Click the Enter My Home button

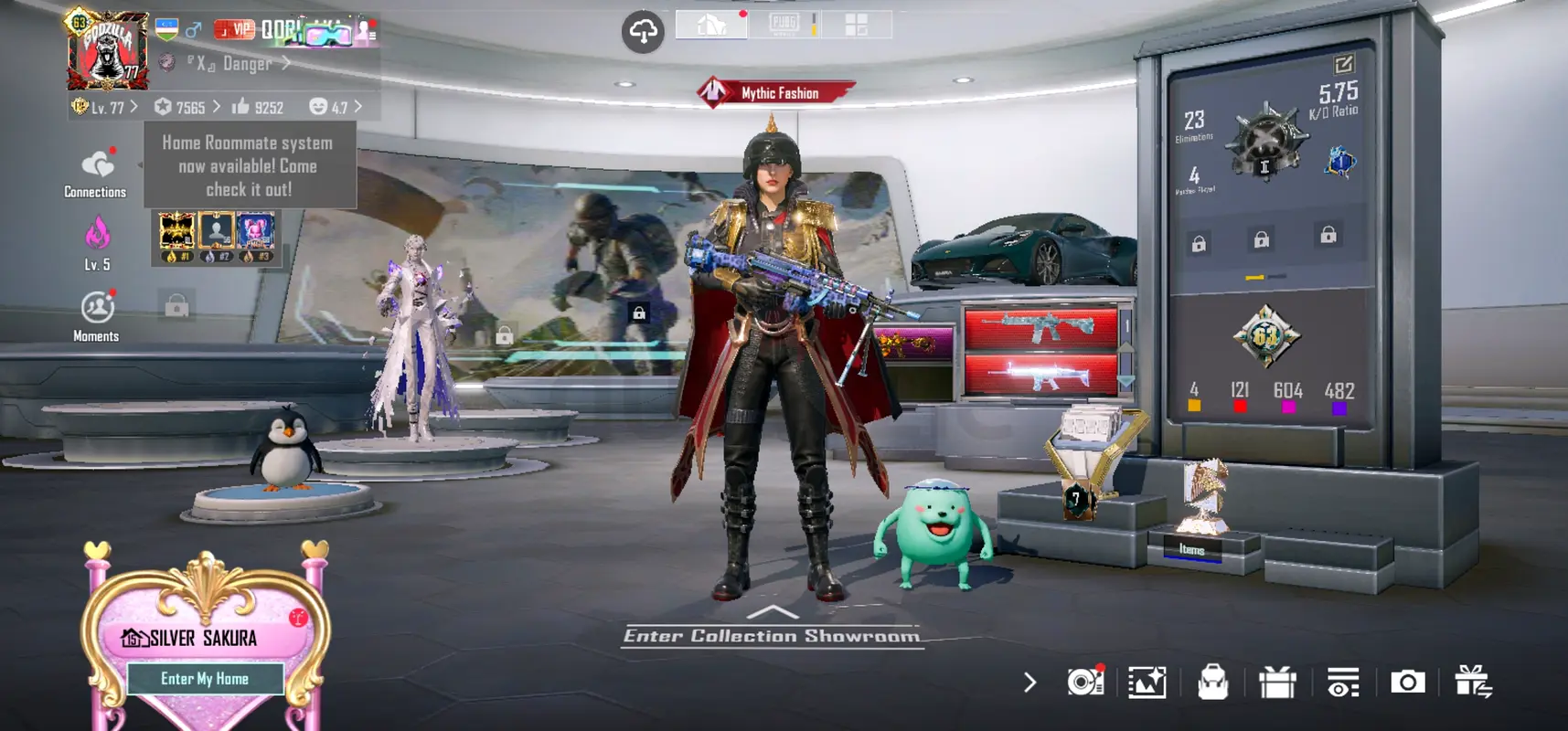[205, 679]
